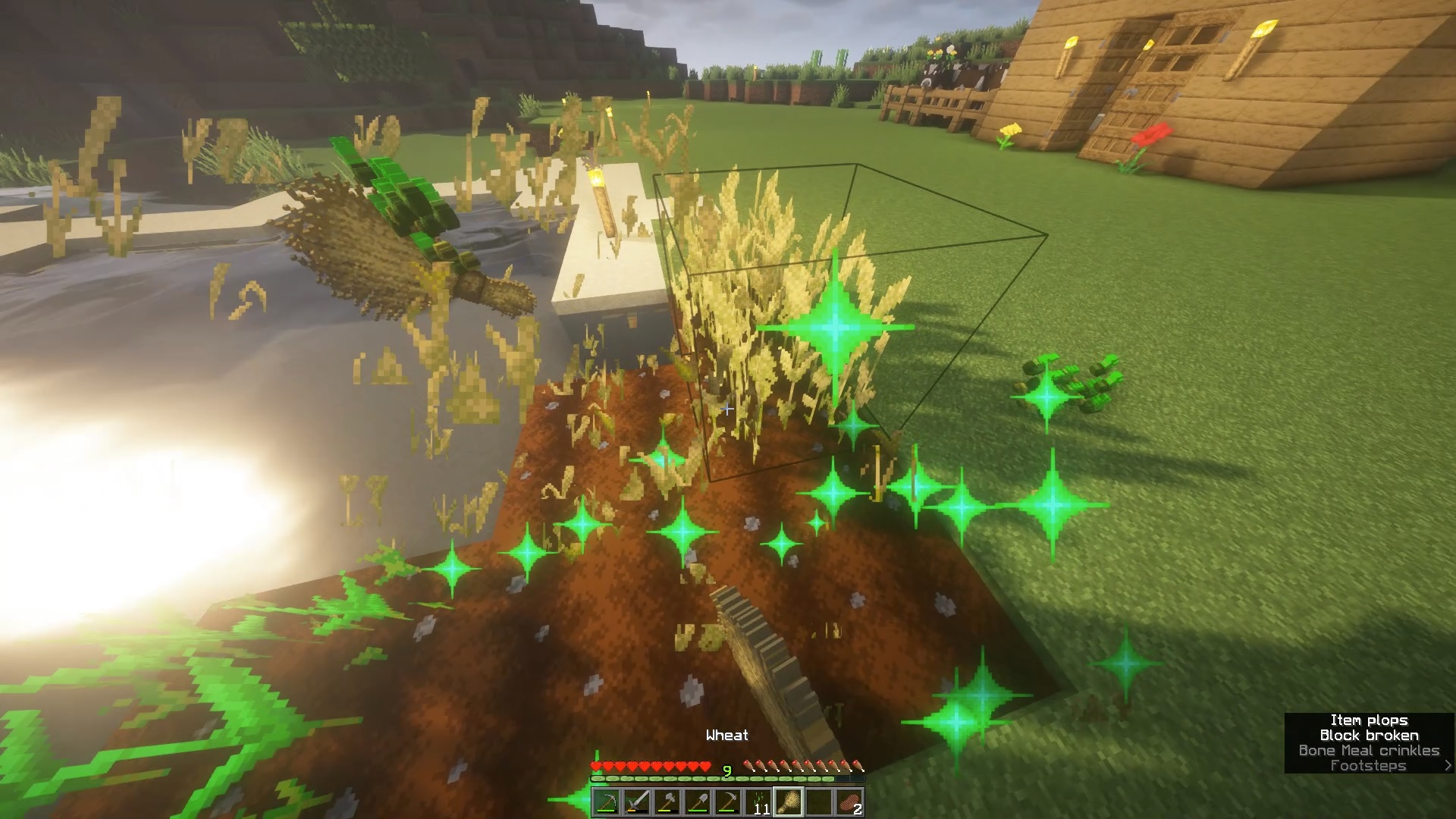Click the crosshair at the screen center
The image size is (1456, 819).
[728, 409]
